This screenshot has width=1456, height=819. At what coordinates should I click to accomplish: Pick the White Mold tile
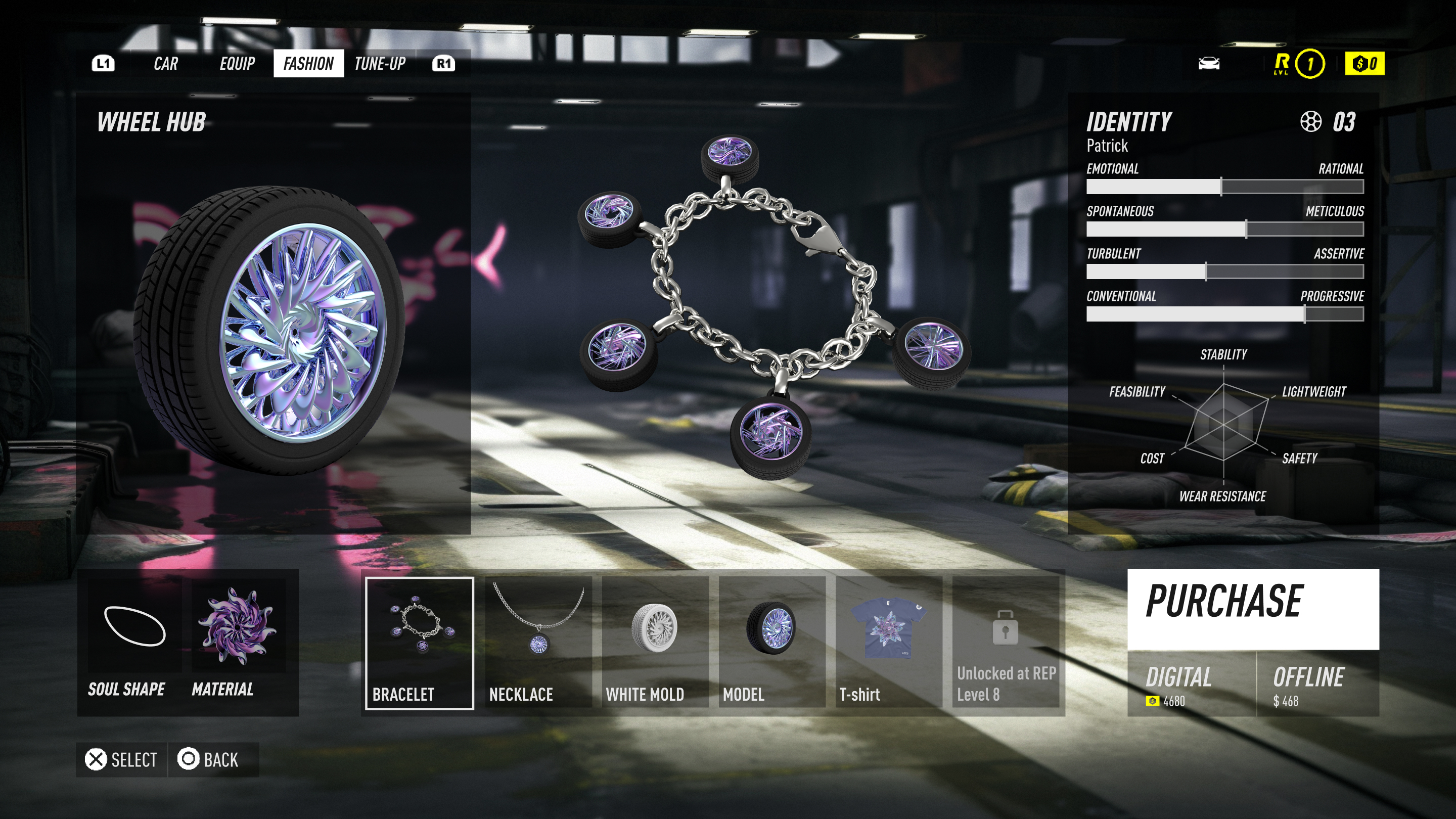(x=655, y=643)
